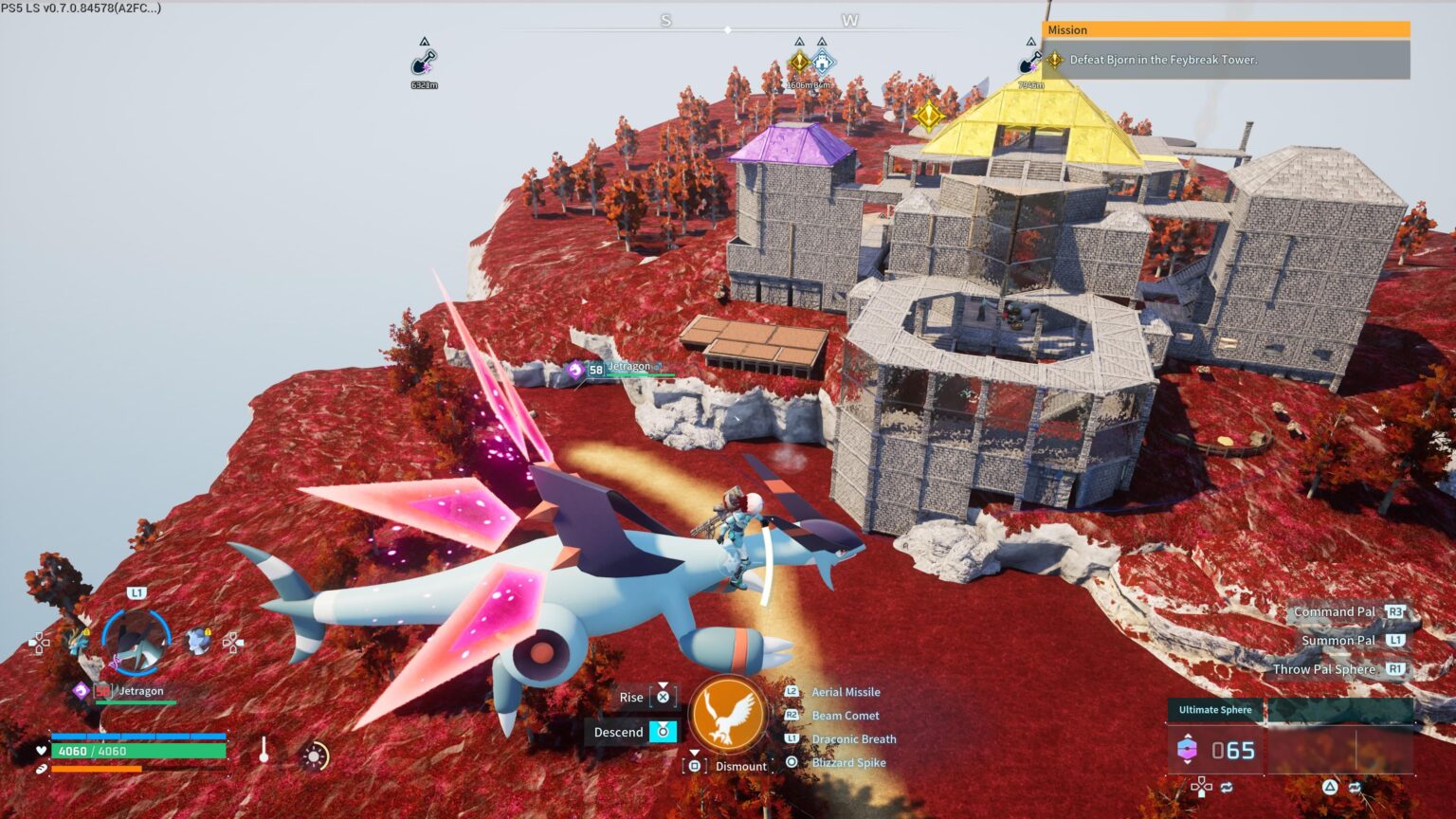Click the padlock on the right party Pal slot
The height and width of the screenshot is (819, 1456).
(208, 631)
